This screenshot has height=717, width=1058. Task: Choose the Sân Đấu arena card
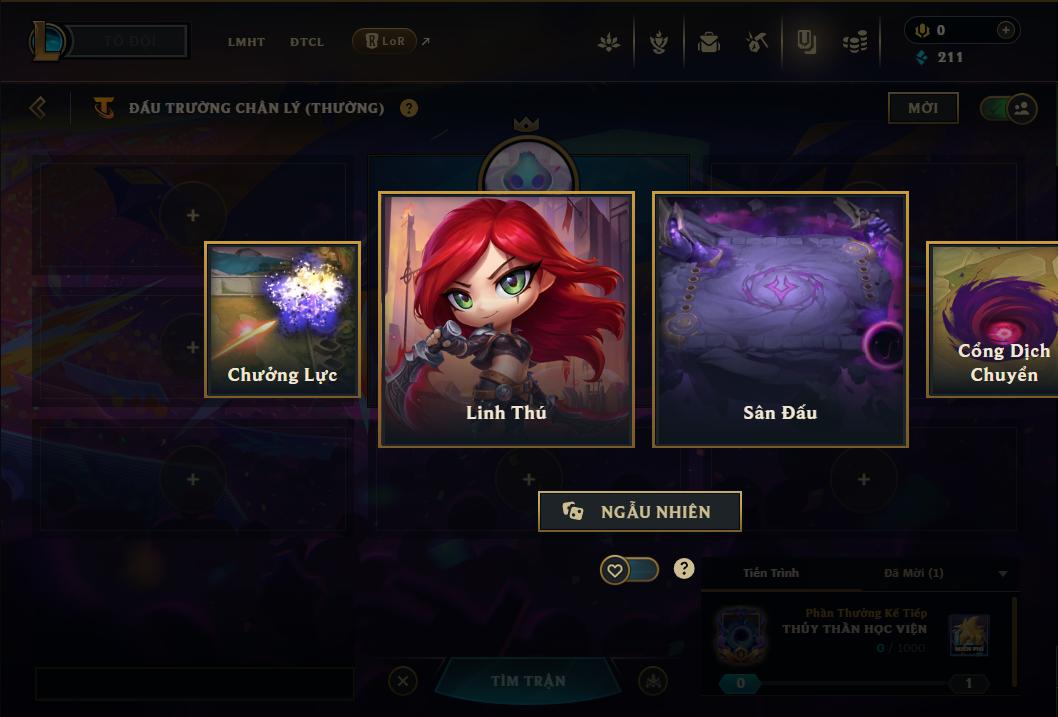[x=780, y=319]
